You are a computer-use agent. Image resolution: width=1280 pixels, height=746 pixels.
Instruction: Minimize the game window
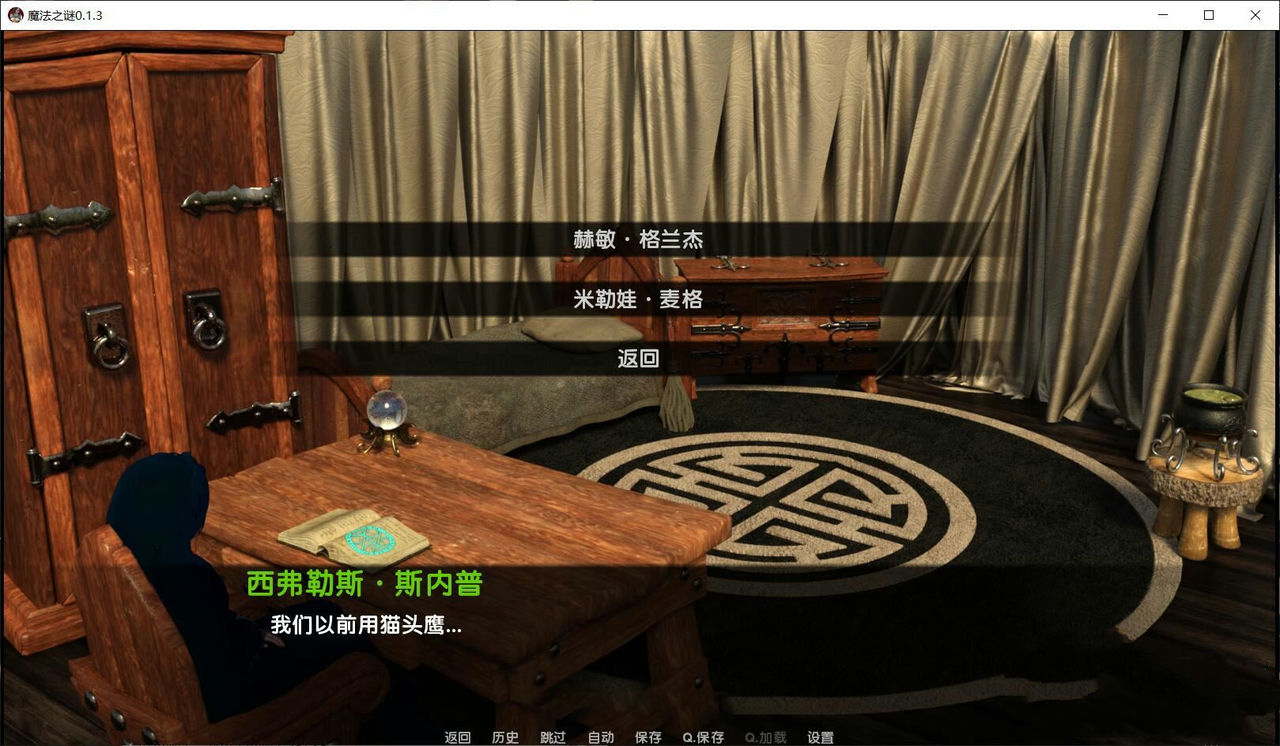coord(1162,15)
